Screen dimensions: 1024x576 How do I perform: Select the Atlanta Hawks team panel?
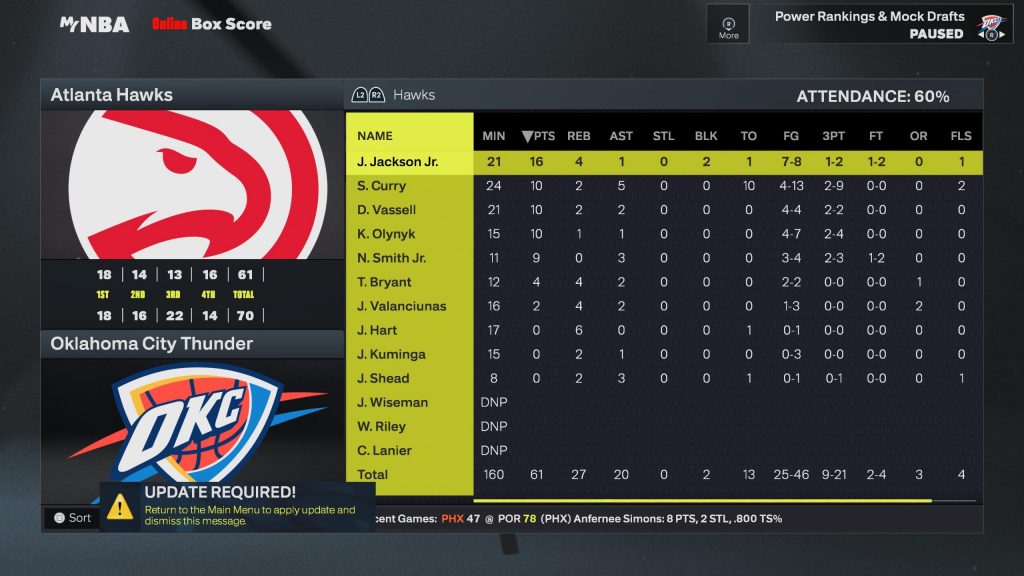click(112, 95)
